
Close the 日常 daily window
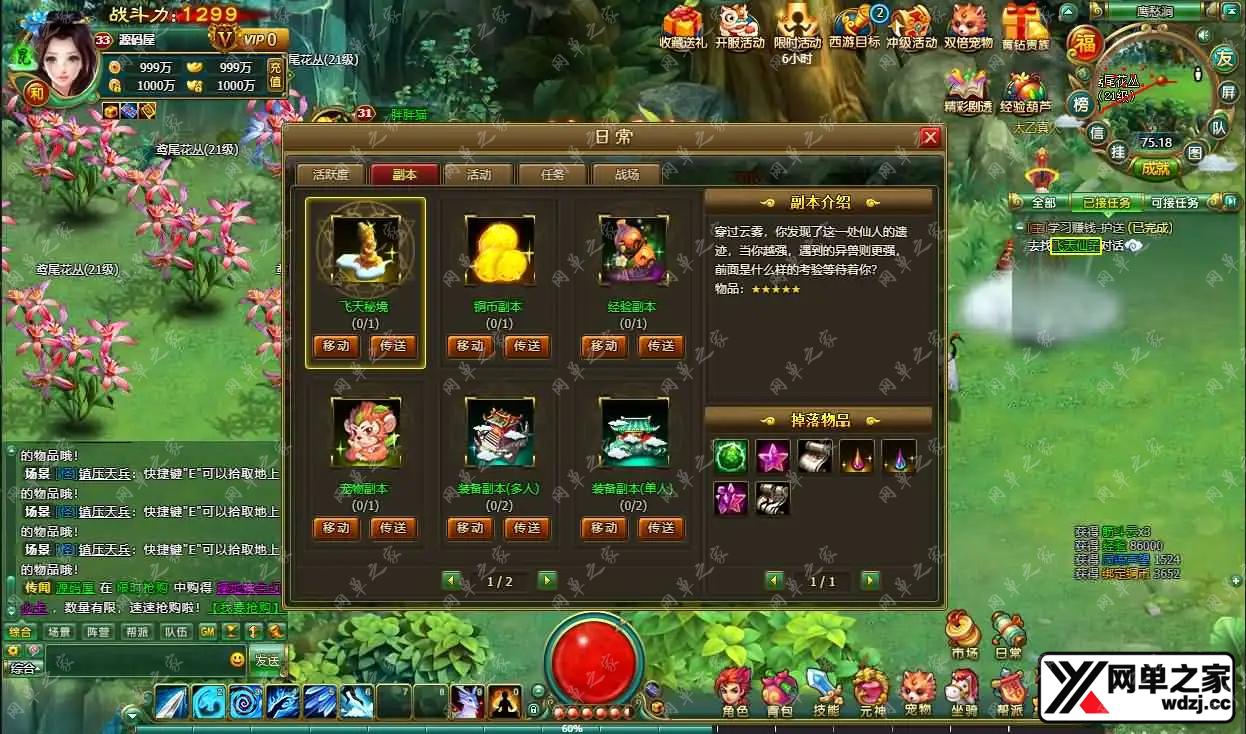point(930,138)
